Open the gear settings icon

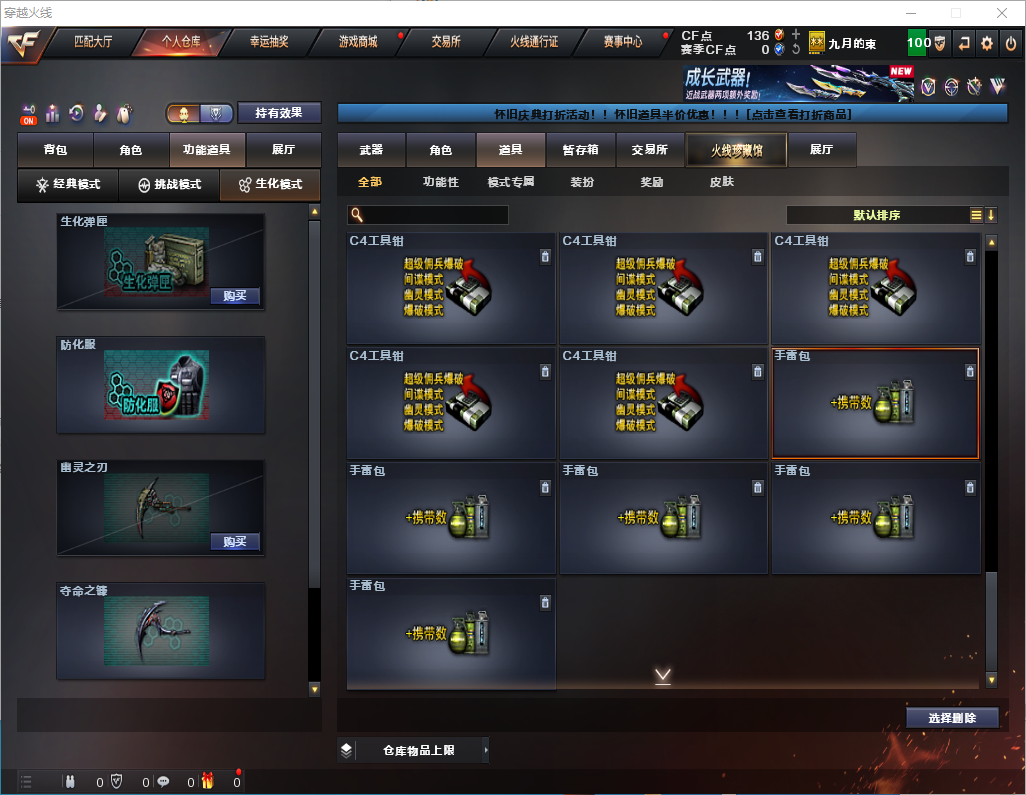[x=987, y=43]
